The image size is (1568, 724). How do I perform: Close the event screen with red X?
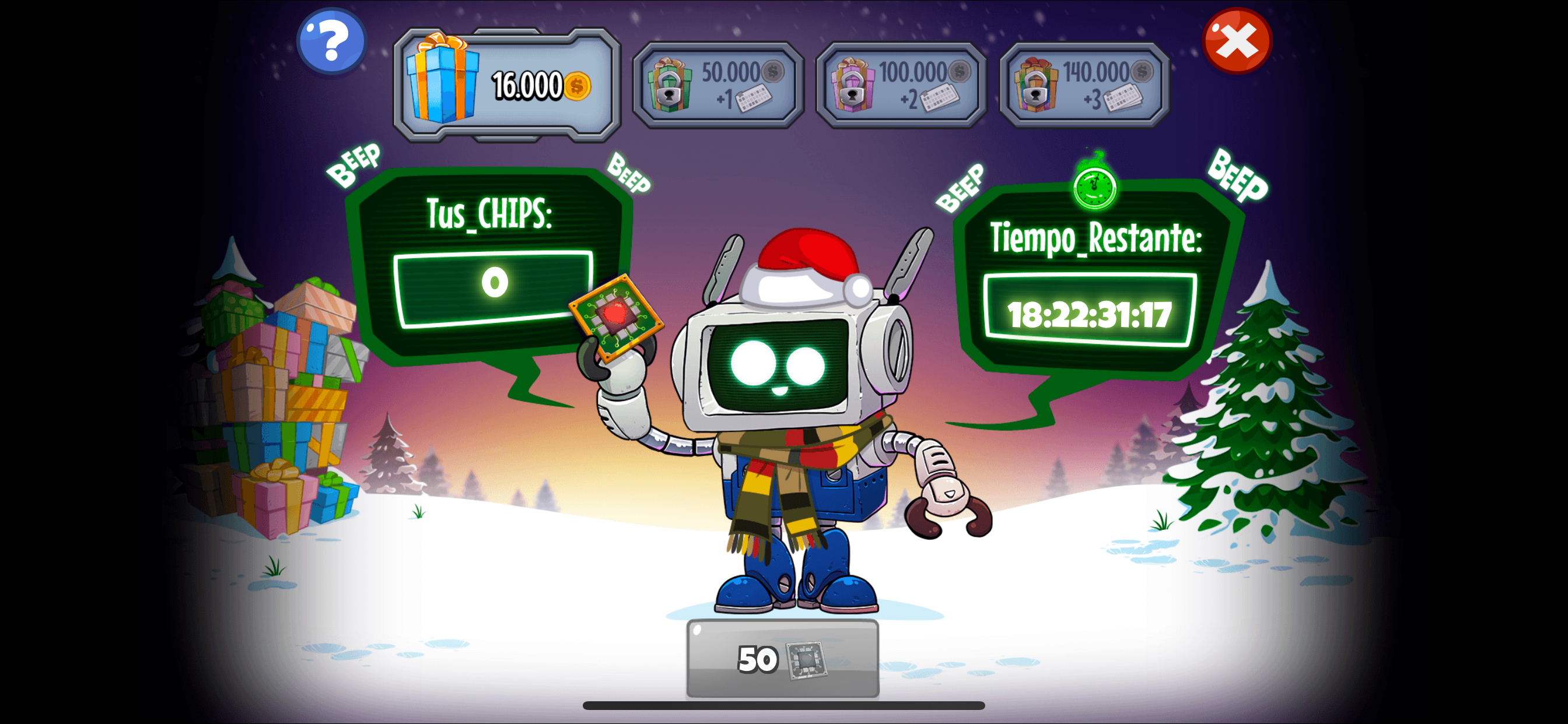tap(1236, 41)
